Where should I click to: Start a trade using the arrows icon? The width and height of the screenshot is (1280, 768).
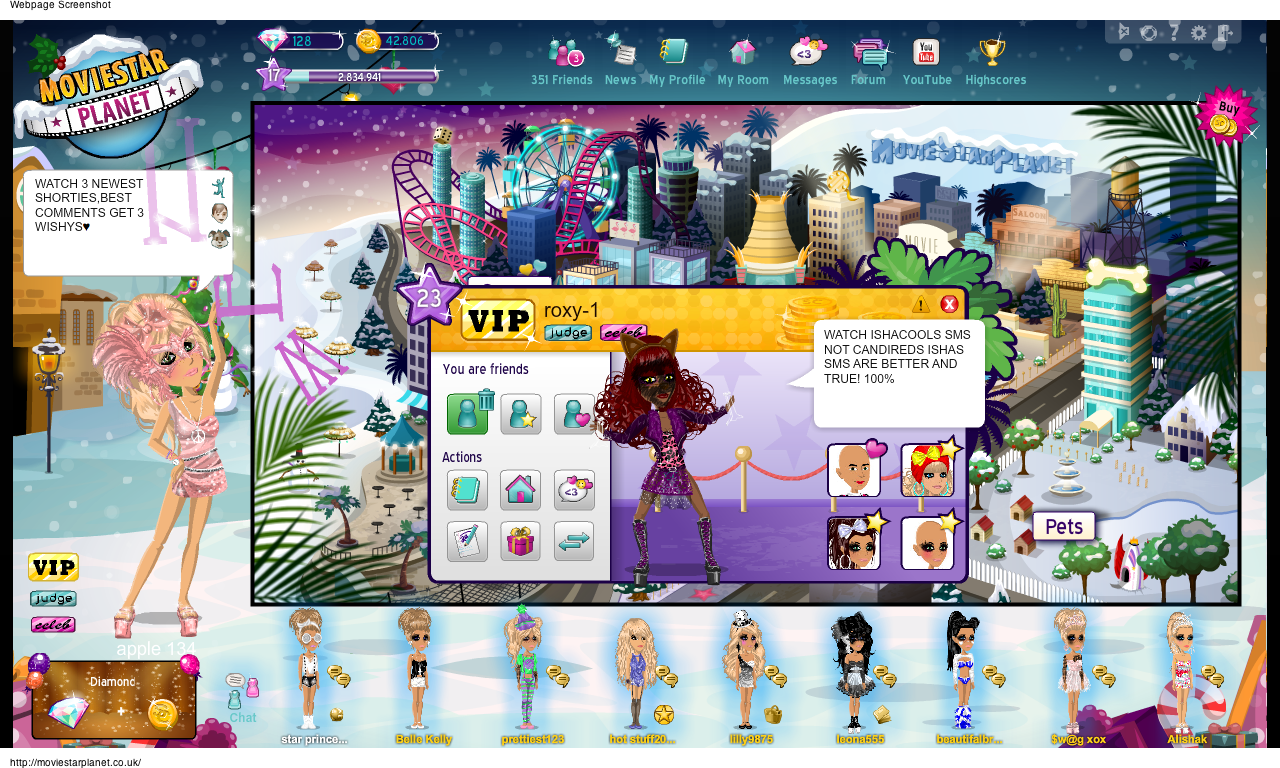click(x=574, y=541)
